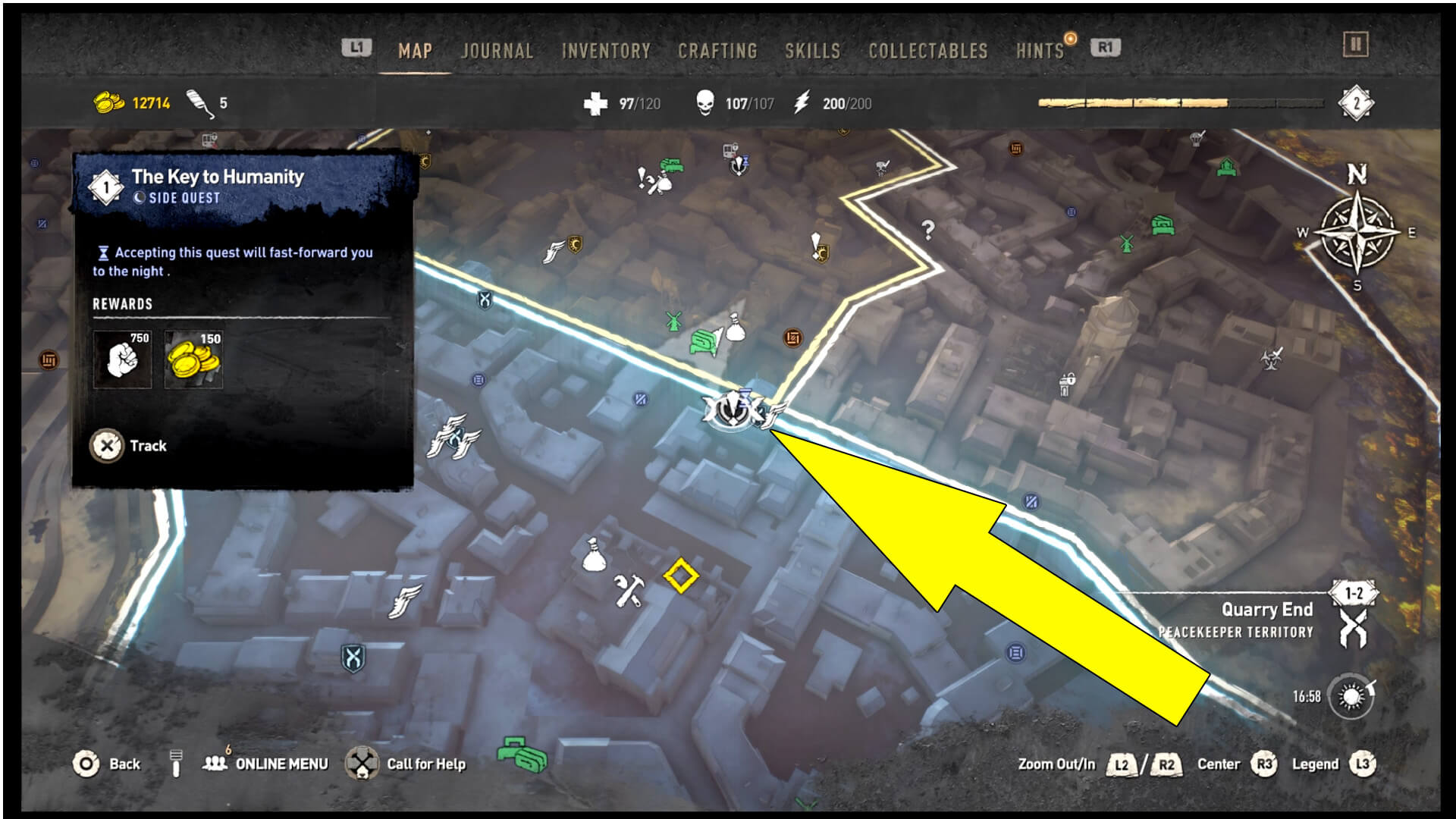1456x819 pixels.
Task: Select the yellow diamond player marker
Action: tap(680, 576)
